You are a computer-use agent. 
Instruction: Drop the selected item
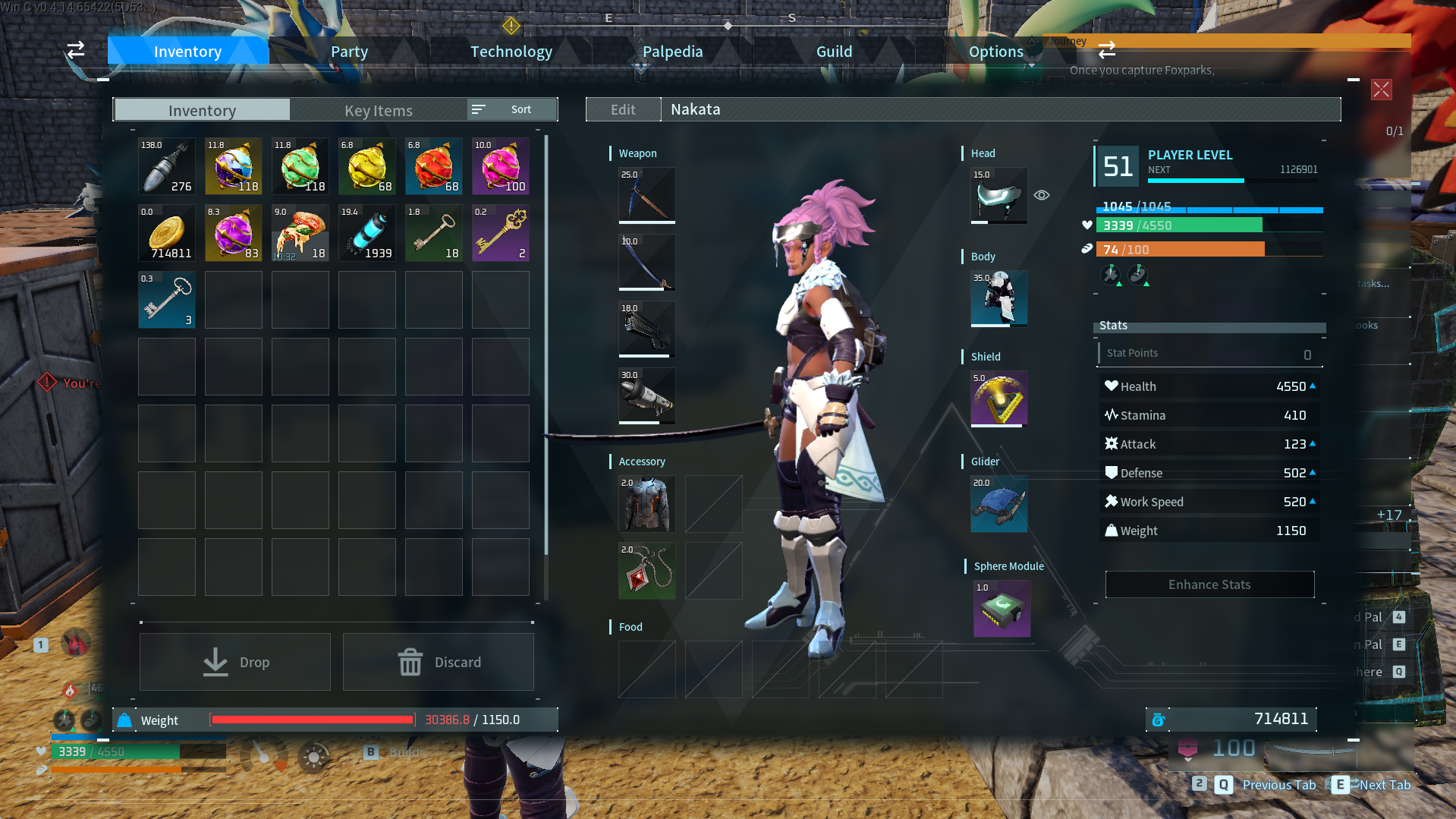pos(235,662)
